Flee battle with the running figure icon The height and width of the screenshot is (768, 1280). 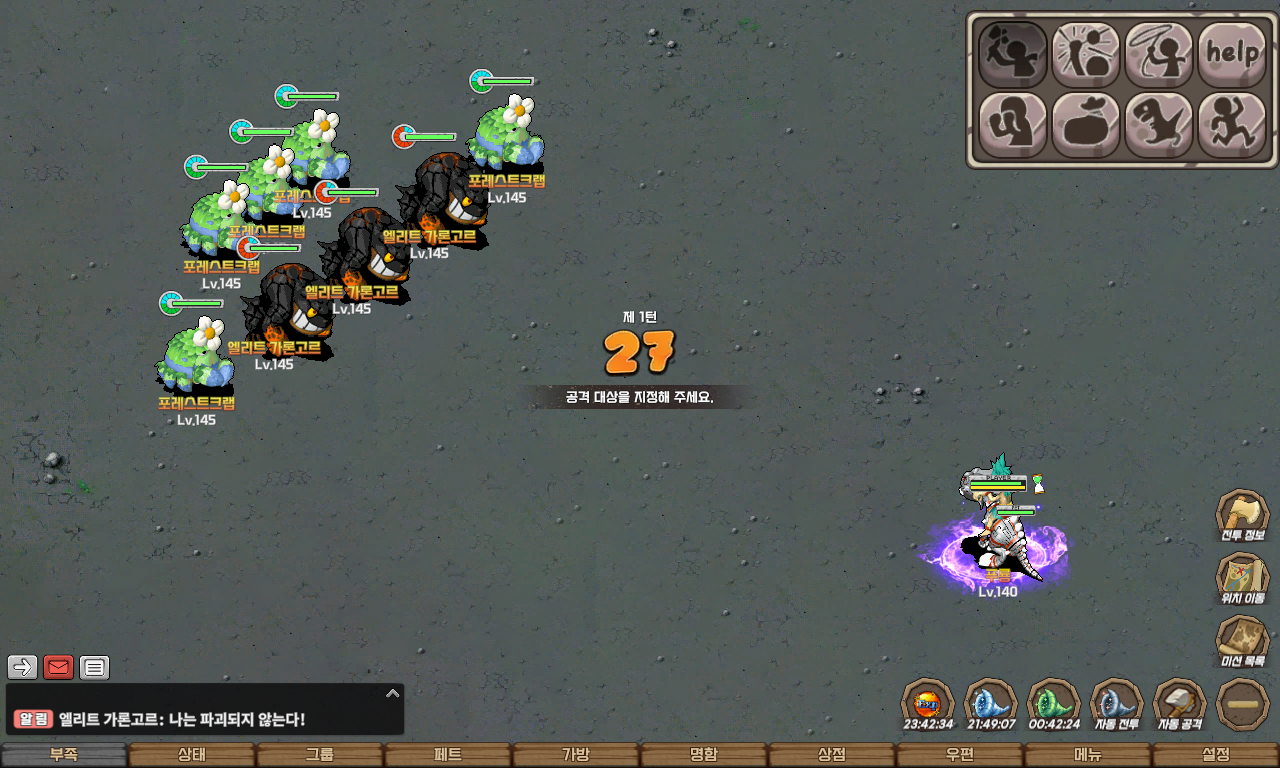tap(1231, 125)
